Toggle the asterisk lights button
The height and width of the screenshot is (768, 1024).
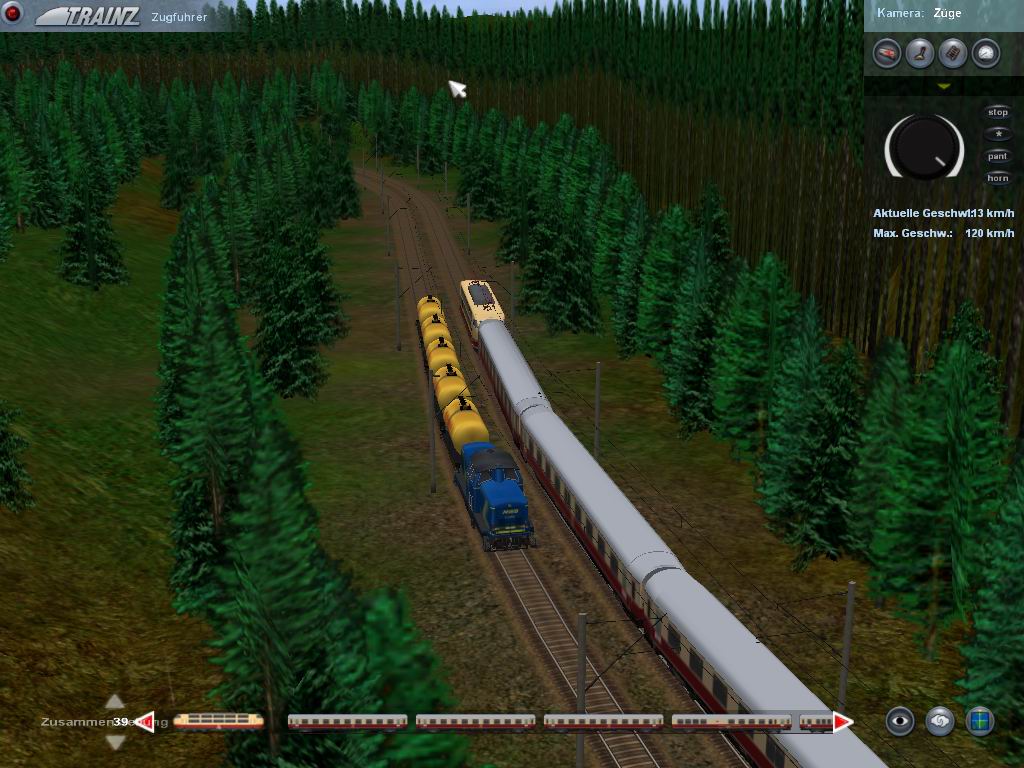click(x=997, y=134)
